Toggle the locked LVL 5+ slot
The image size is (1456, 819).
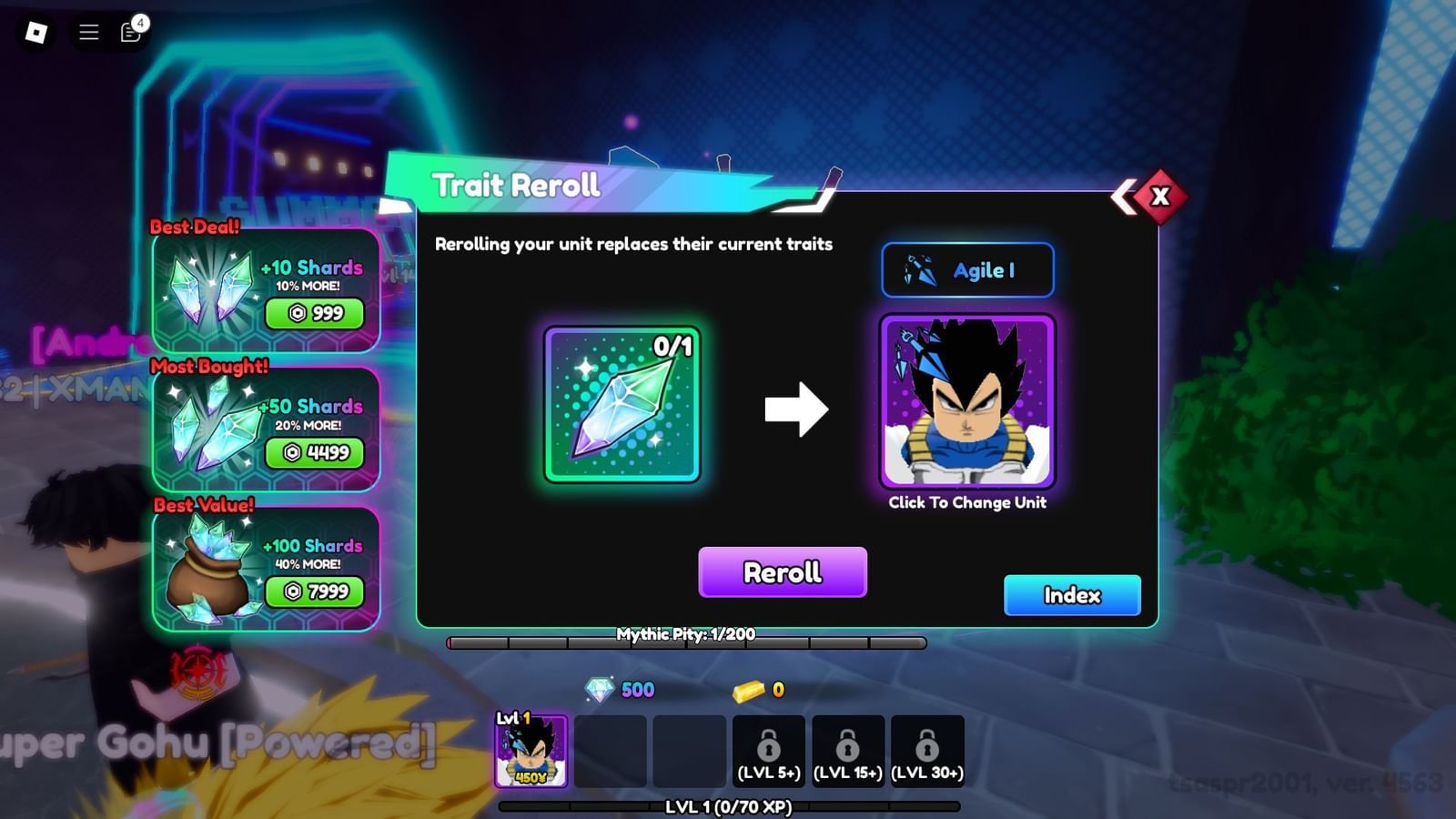pyautogui.click(x=769, y=751)
